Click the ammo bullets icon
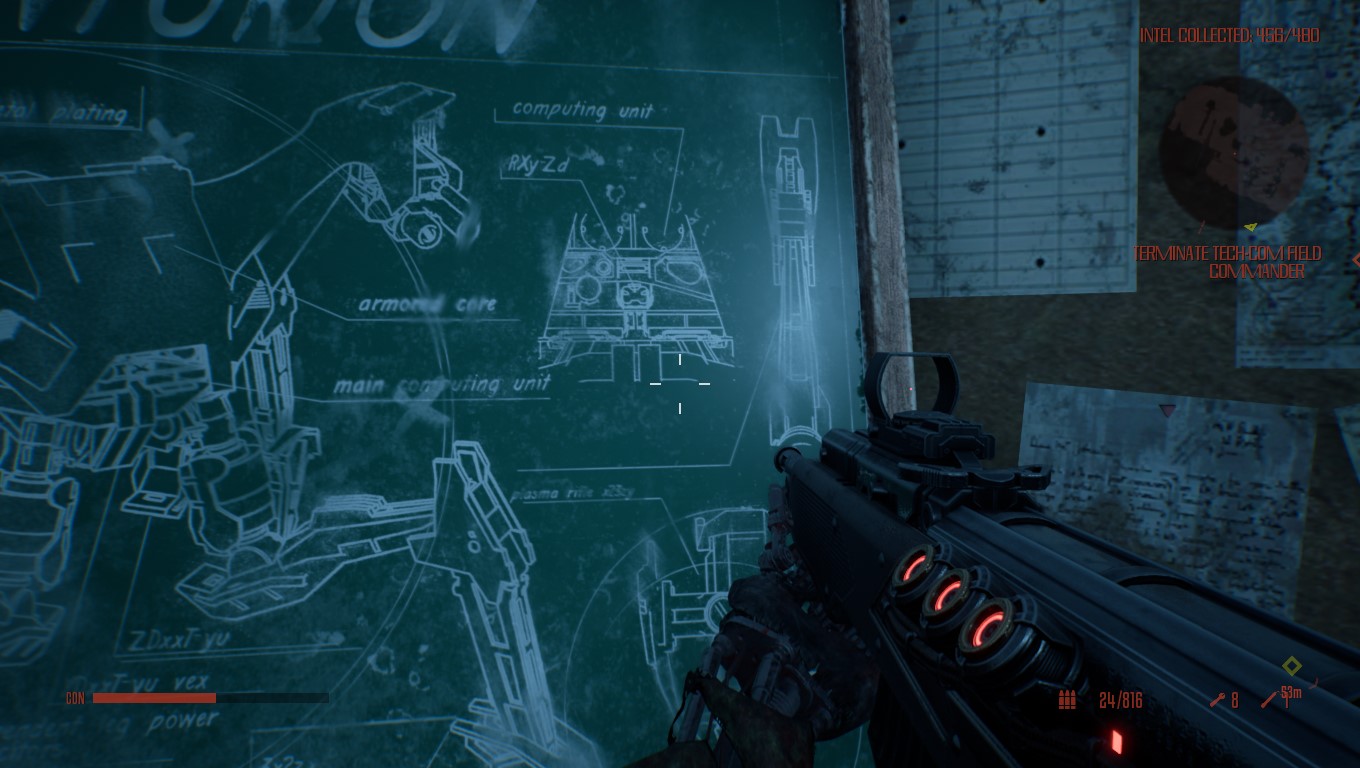This screenshot has height=768, width=1360. point(1067,700)
